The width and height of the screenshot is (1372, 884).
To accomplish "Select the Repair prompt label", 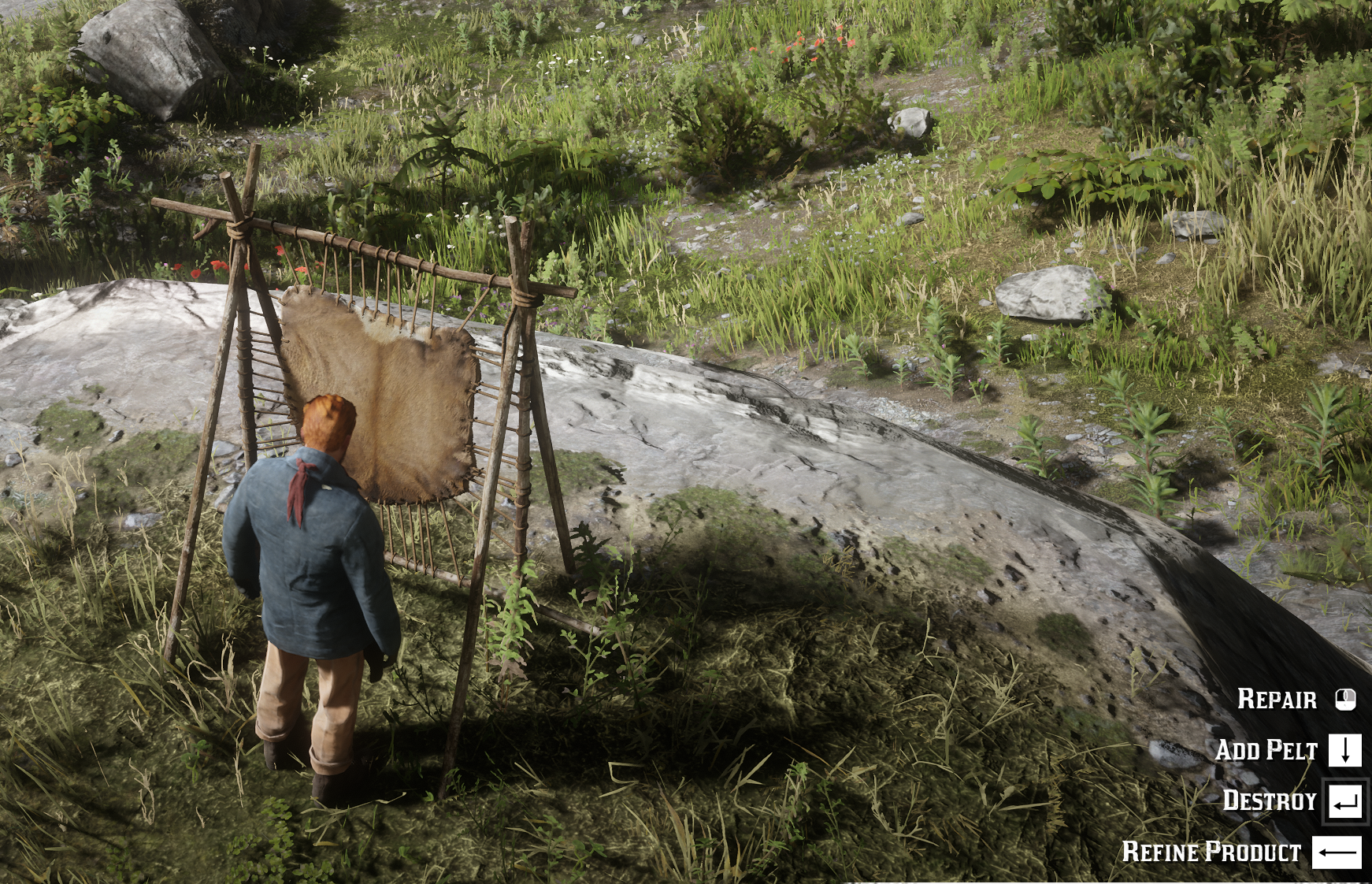I will (x=1277, y=699).
